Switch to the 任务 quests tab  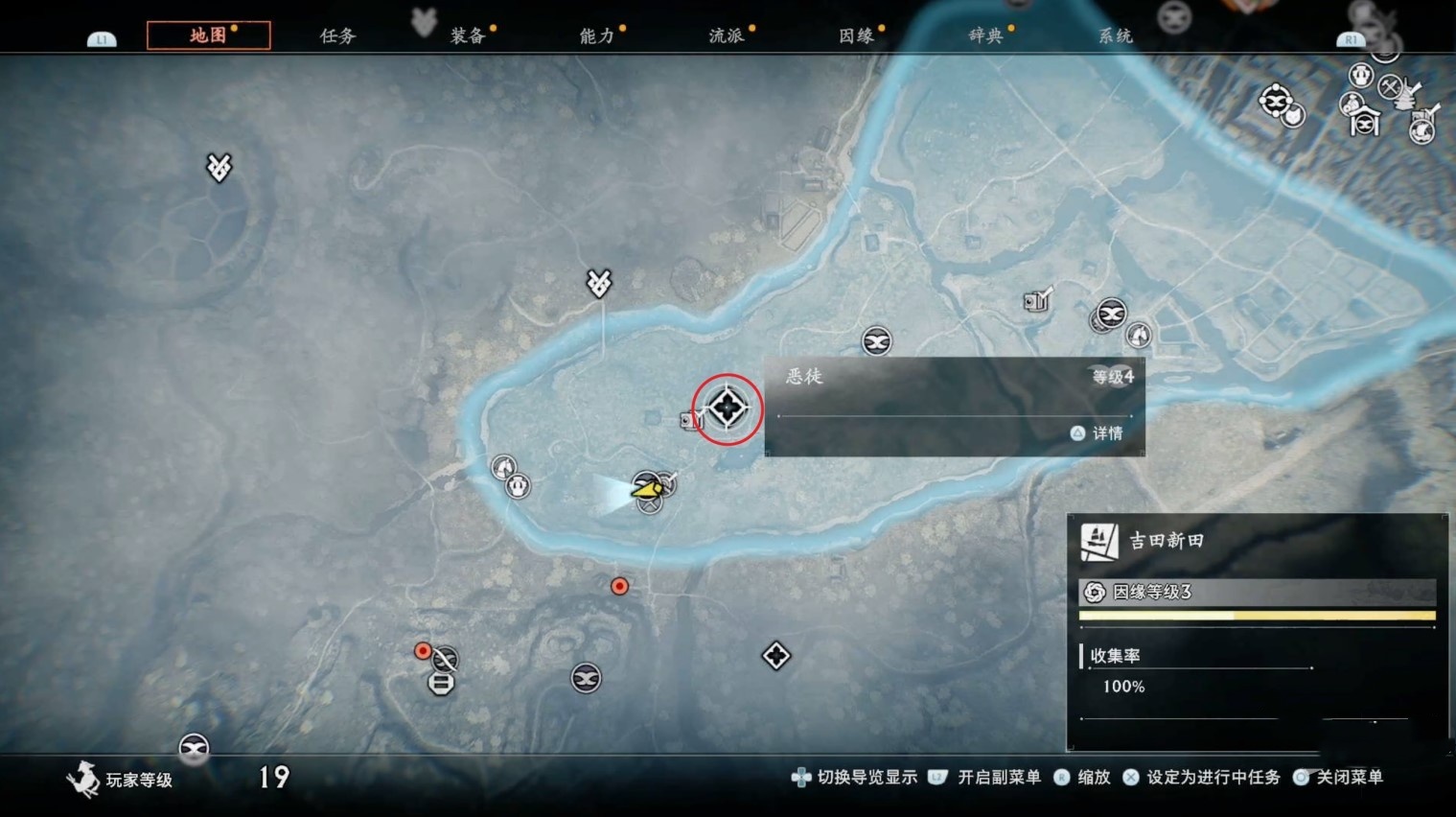click(x=337, y=35)
